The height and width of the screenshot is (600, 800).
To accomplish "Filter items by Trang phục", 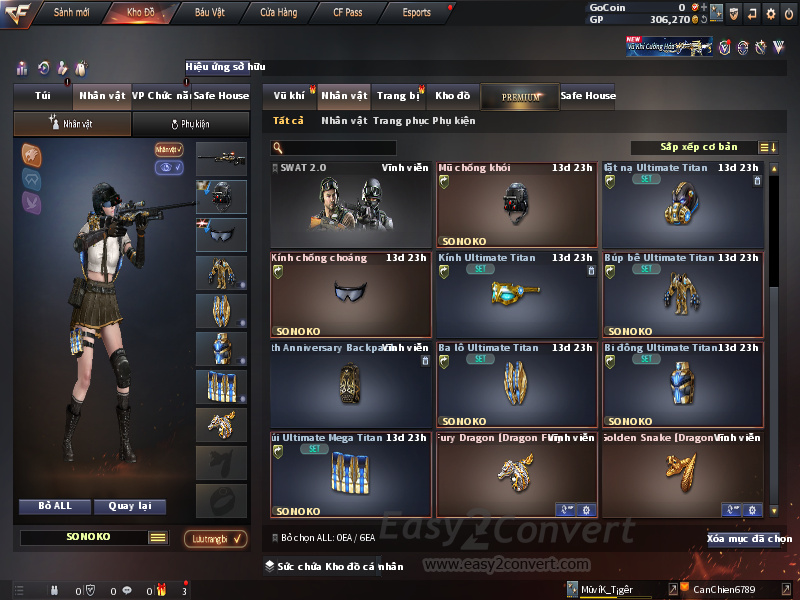I will click(x=400, y=121).
